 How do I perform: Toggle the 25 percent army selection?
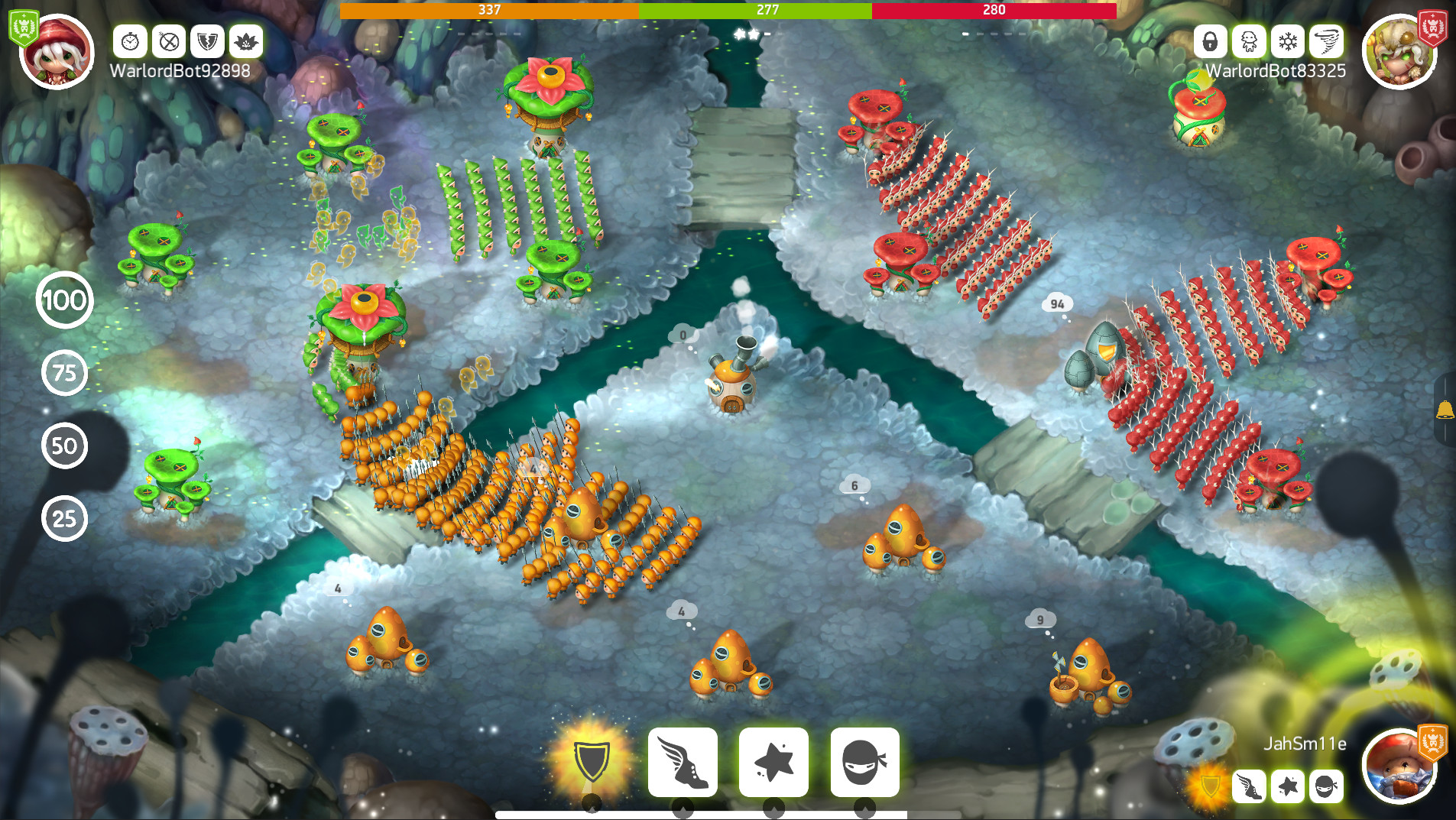[65, 518]
